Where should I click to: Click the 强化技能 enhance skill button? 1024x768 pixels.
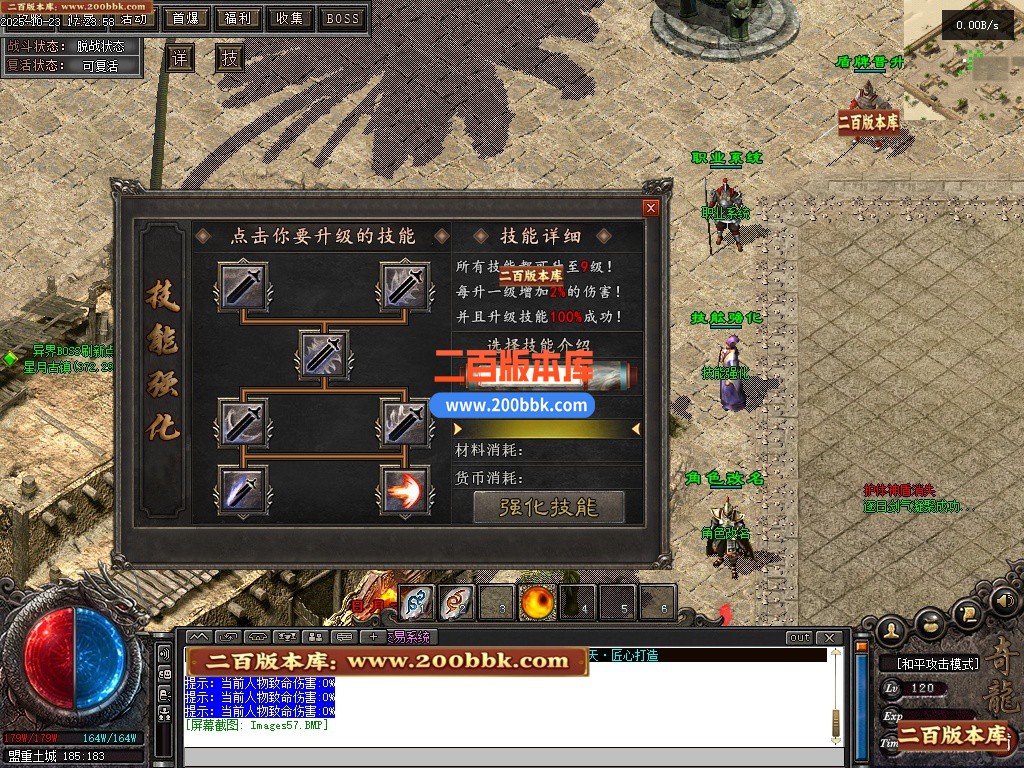click(x=548, y=507)
